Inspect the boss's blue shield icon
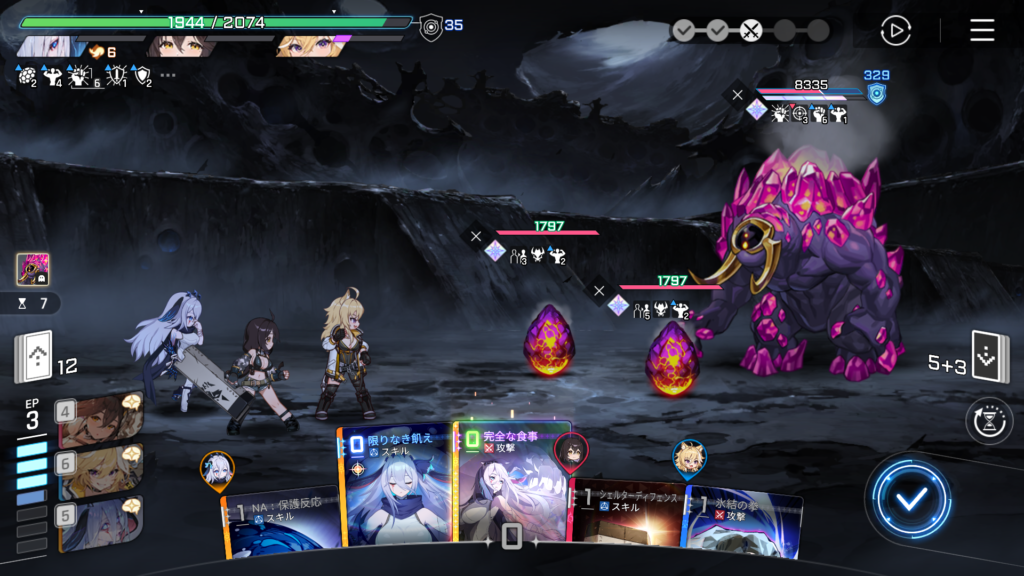 click(x=876, y=94)
